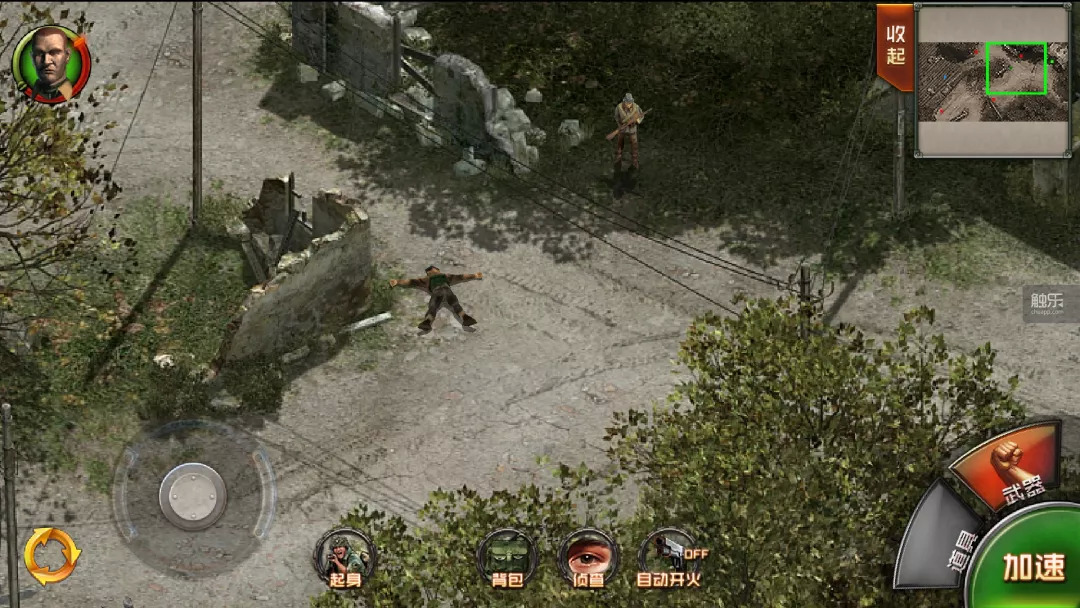
Task: Tap the orange circular arrows icon
Action: [x=52, y=556]
